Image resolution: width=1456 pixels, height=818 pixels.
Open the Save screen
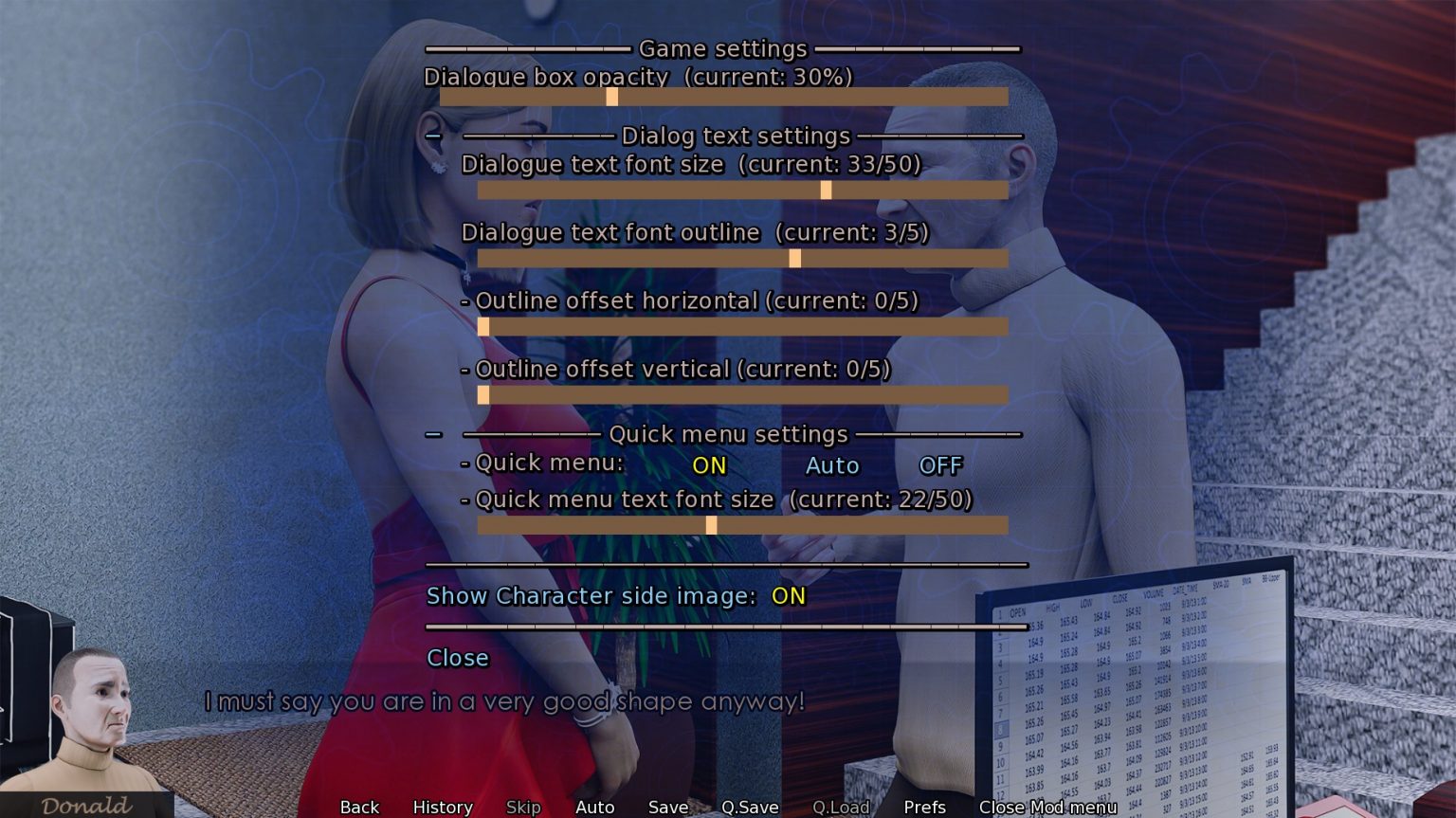tap(668, 807)
